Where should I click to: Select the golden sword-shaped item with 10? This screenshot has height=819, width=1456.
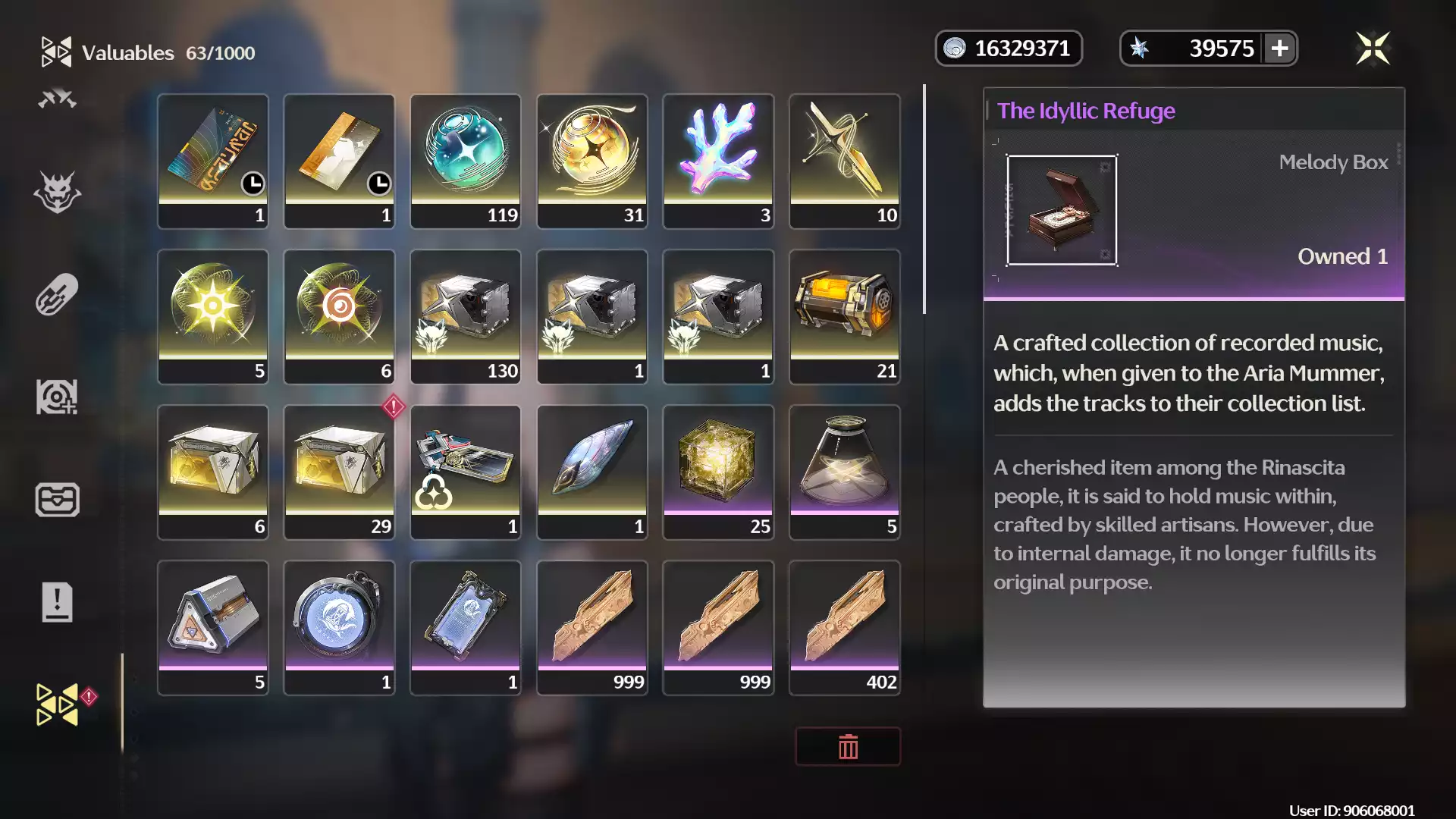tap(844, 161)
